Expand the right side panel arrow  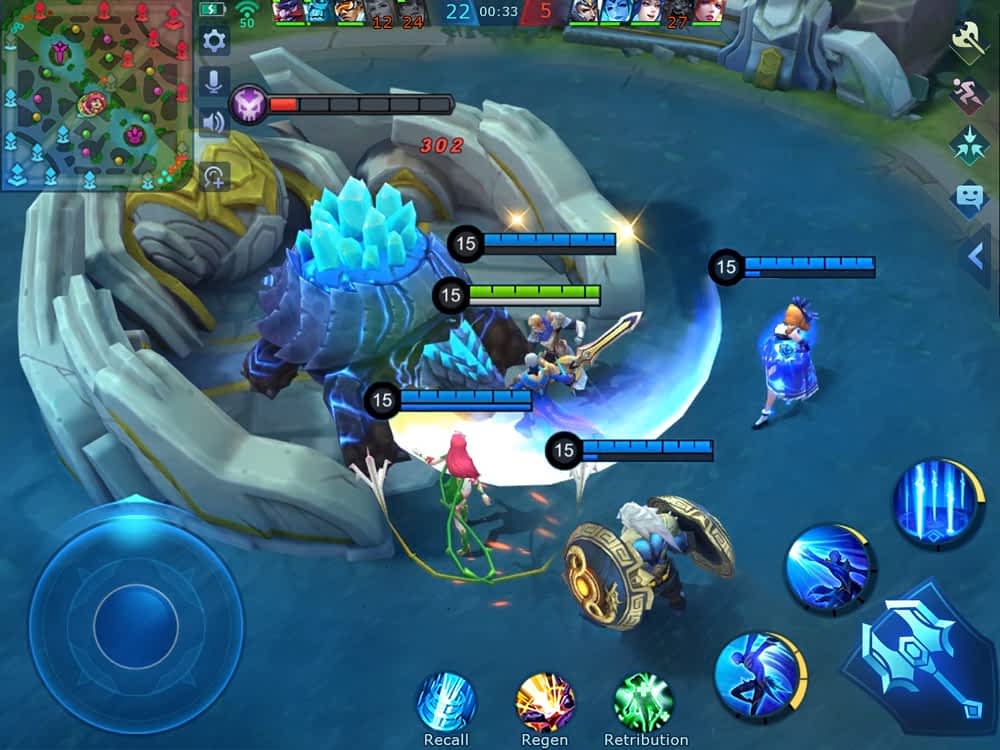click(977, 257)
